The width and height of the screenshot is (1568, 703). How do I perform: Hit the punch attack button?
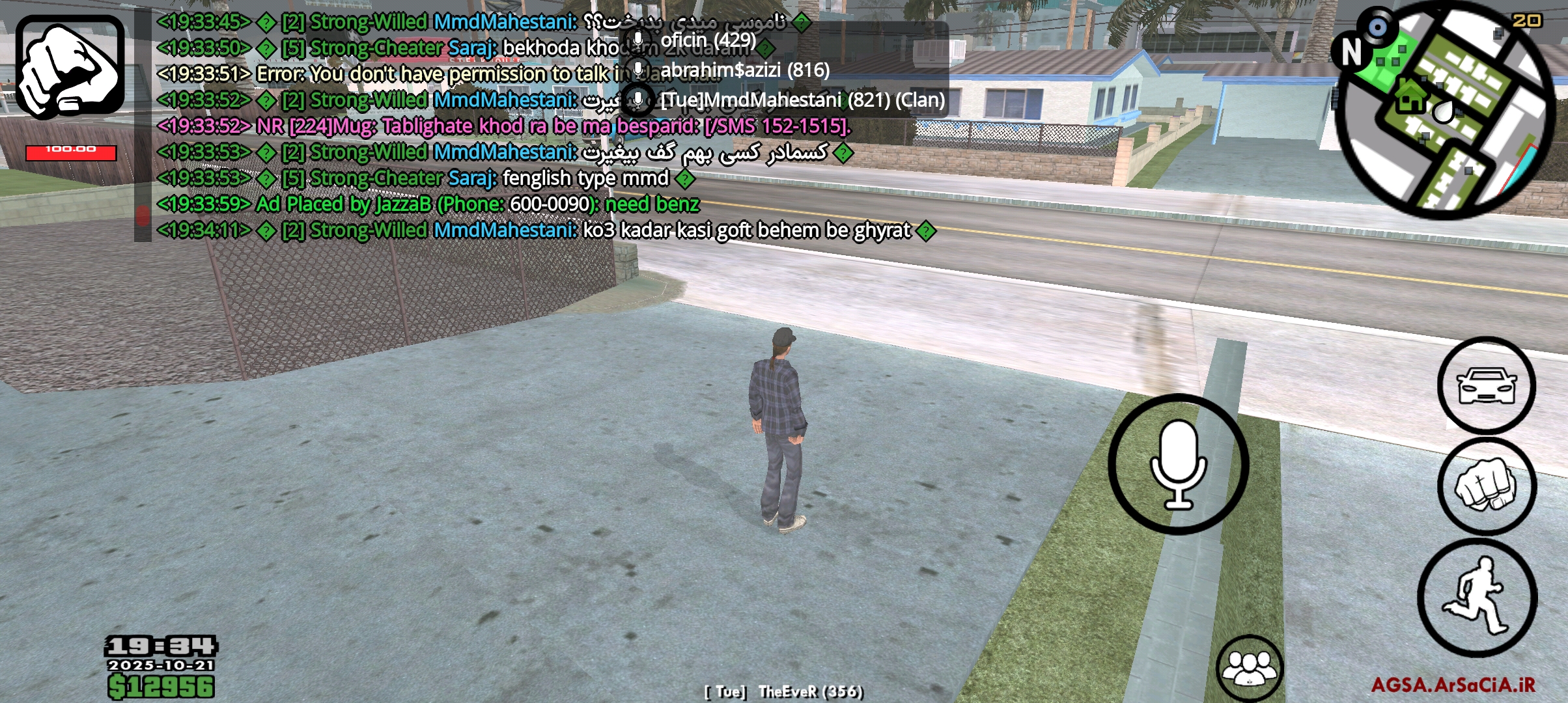pyautogui.click(x=1487, y=486)
